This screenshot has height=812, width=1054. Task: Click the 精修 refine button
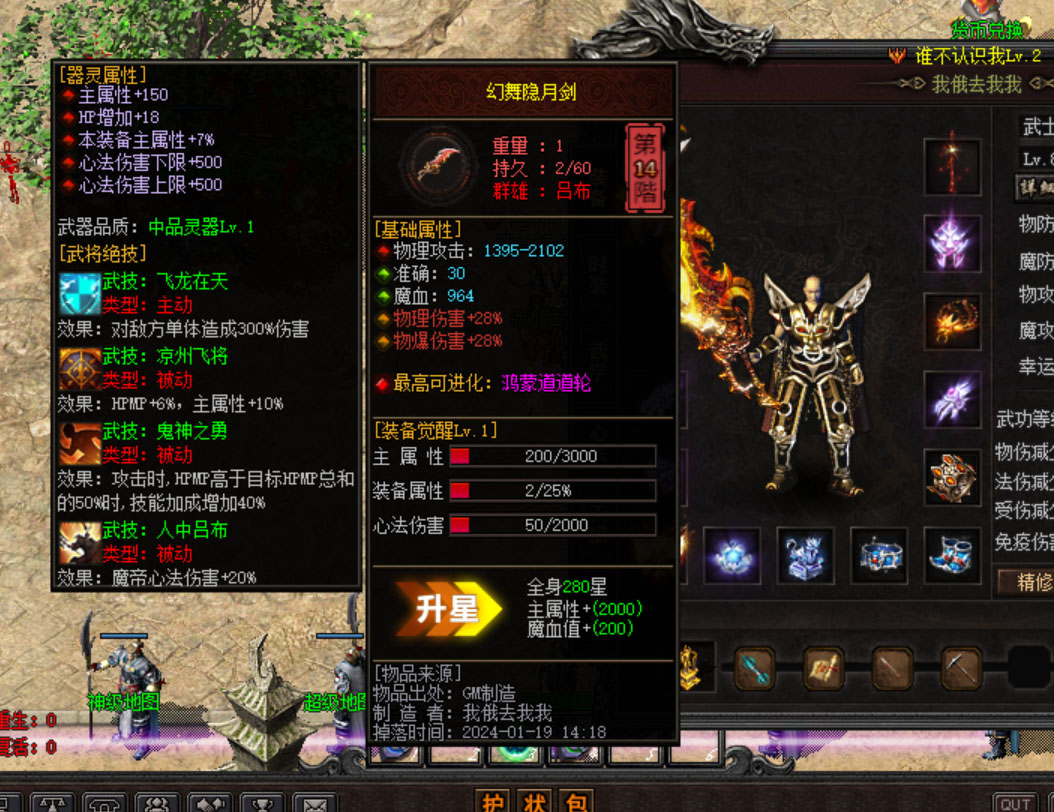[1026, 580]
